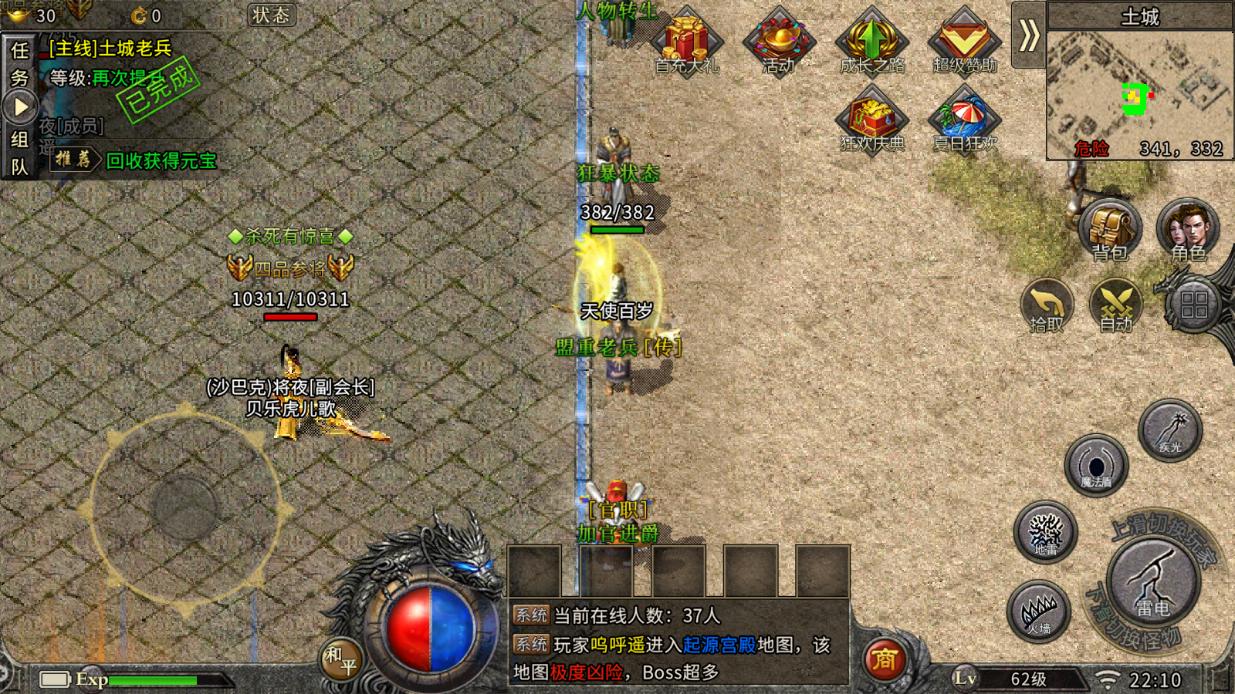The image size is (1235, 694).
Task: Open the 超级赞助 super sponsor icon
Action: pos(964,41)
